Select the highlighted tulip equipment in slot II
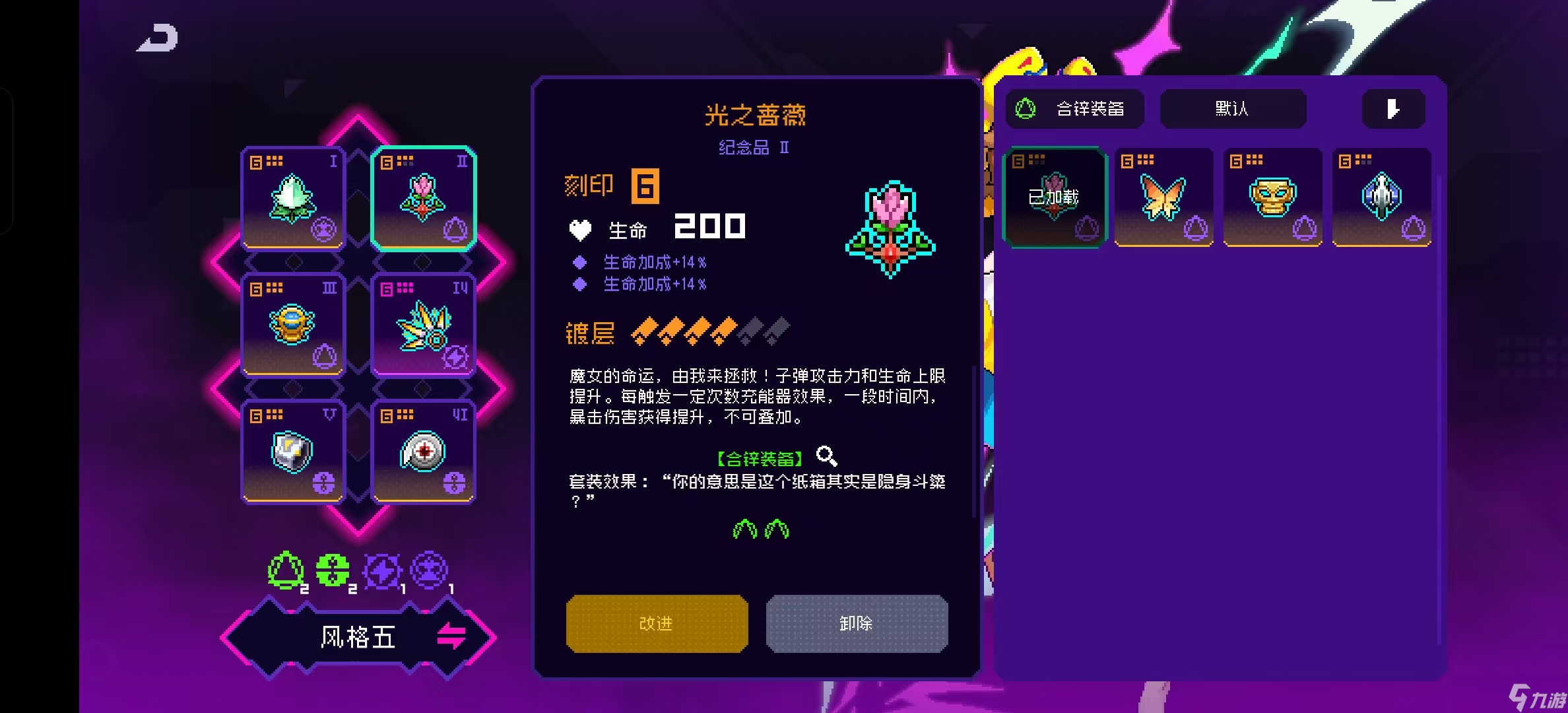Viewport: 1568px width, 713px height. pyautogui.click(x=422, y=197)
